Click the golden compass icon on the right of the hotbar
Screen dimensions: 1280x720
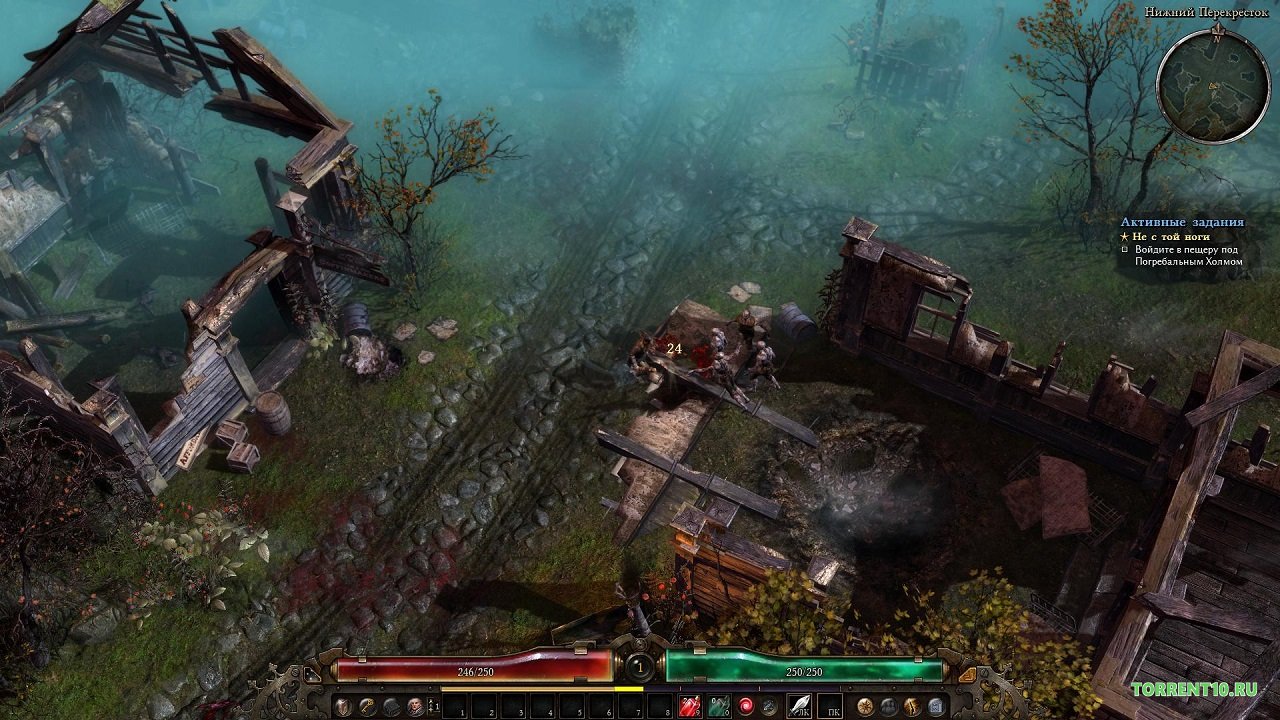(x=864, y=707)
